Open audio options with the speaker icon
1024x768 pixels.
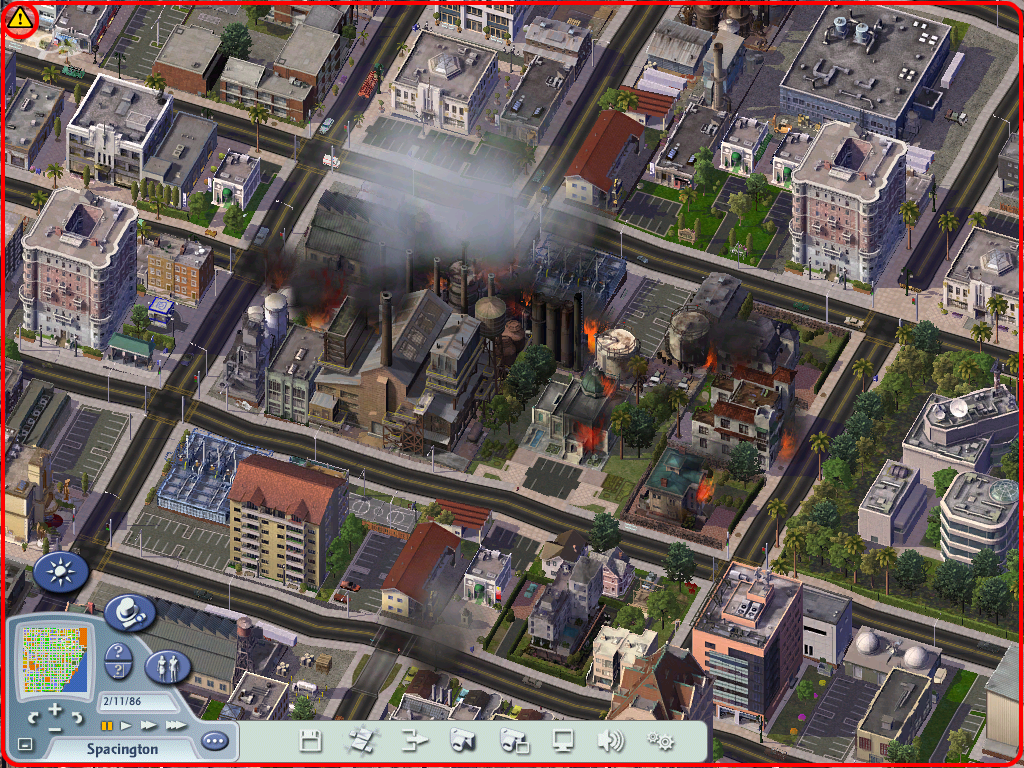(611, 741)
